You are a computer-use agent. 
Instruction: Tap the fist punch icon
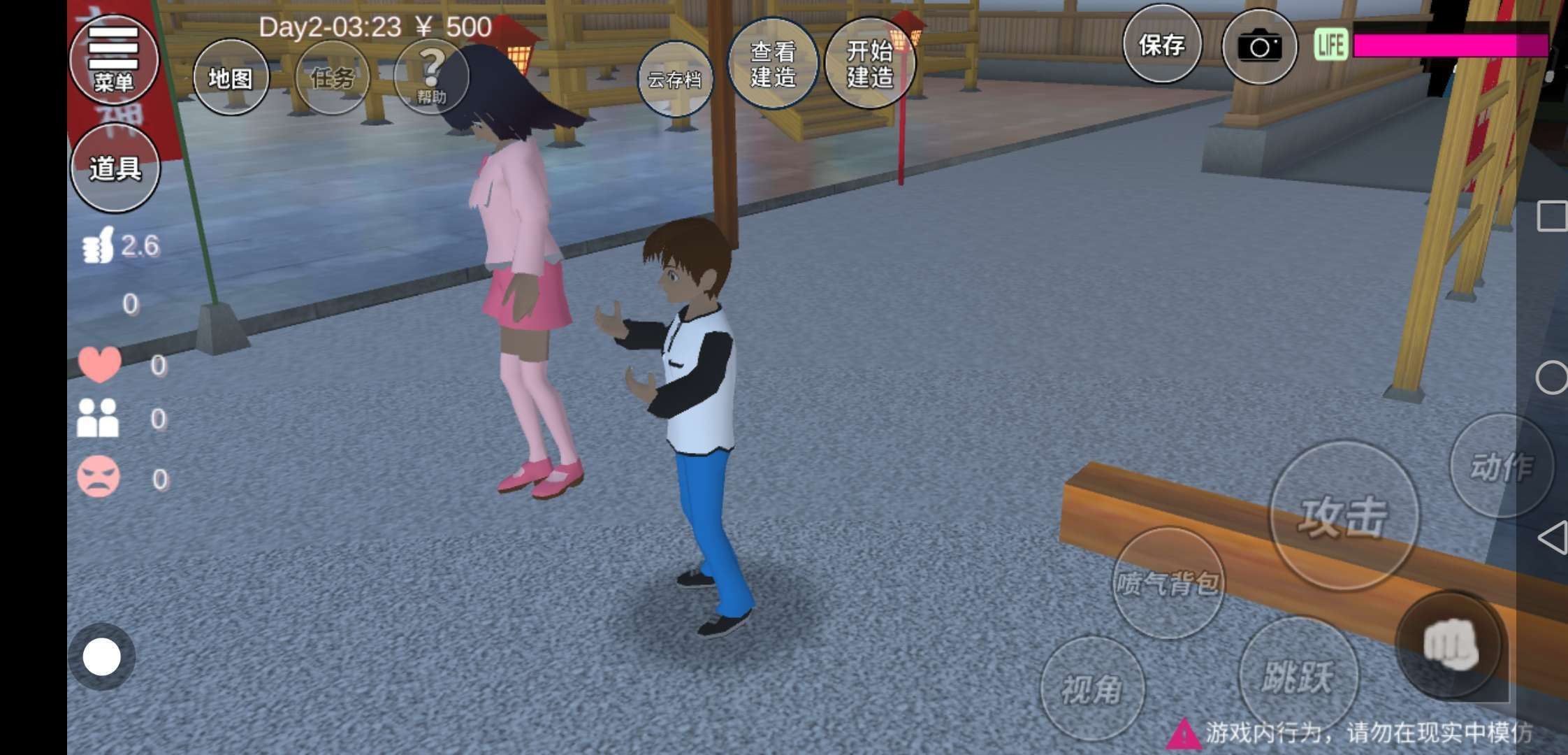[1451, 645]
